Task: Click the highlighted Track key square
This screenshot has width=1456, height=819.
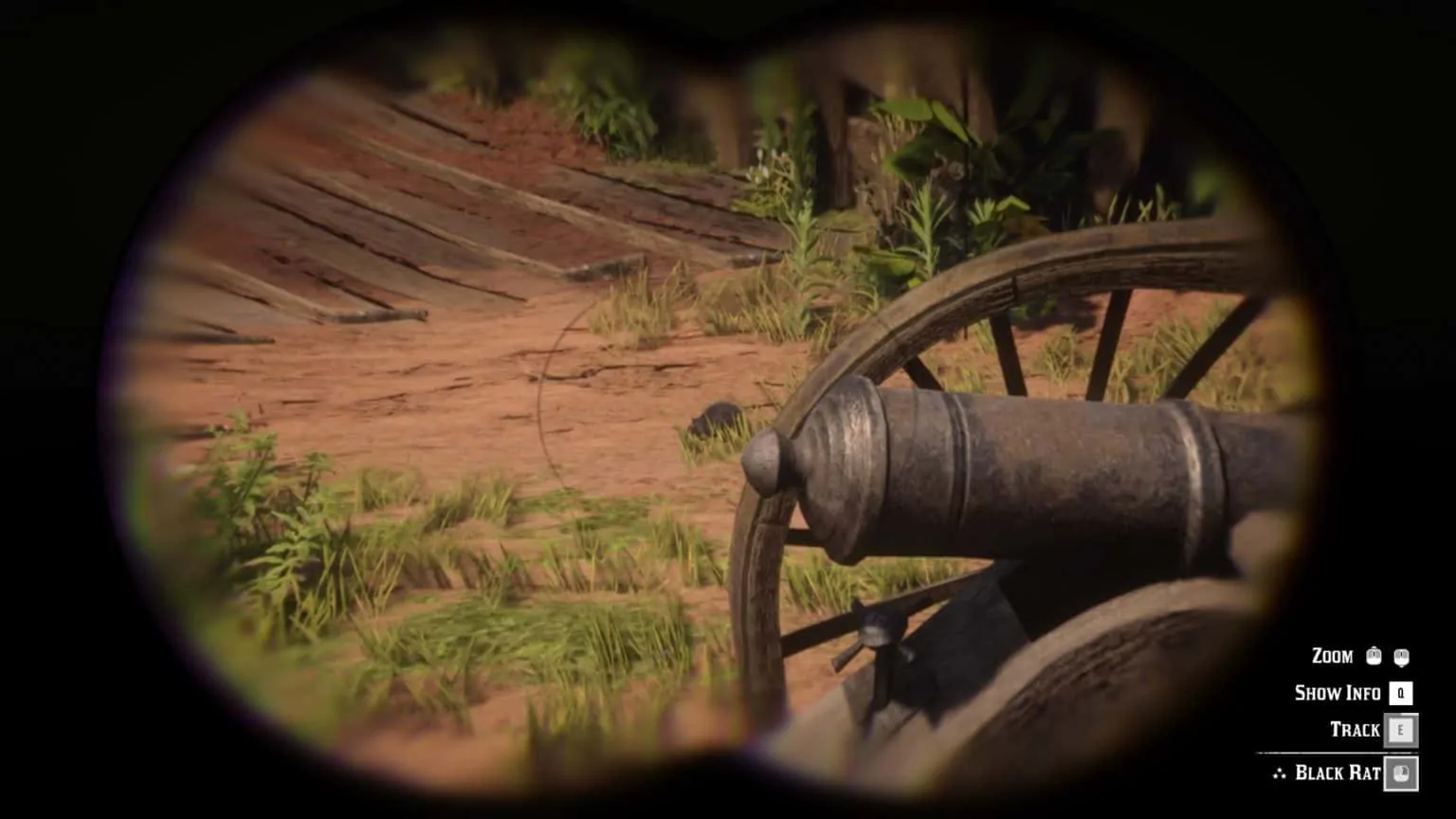Action: [x=1401, y=729]
